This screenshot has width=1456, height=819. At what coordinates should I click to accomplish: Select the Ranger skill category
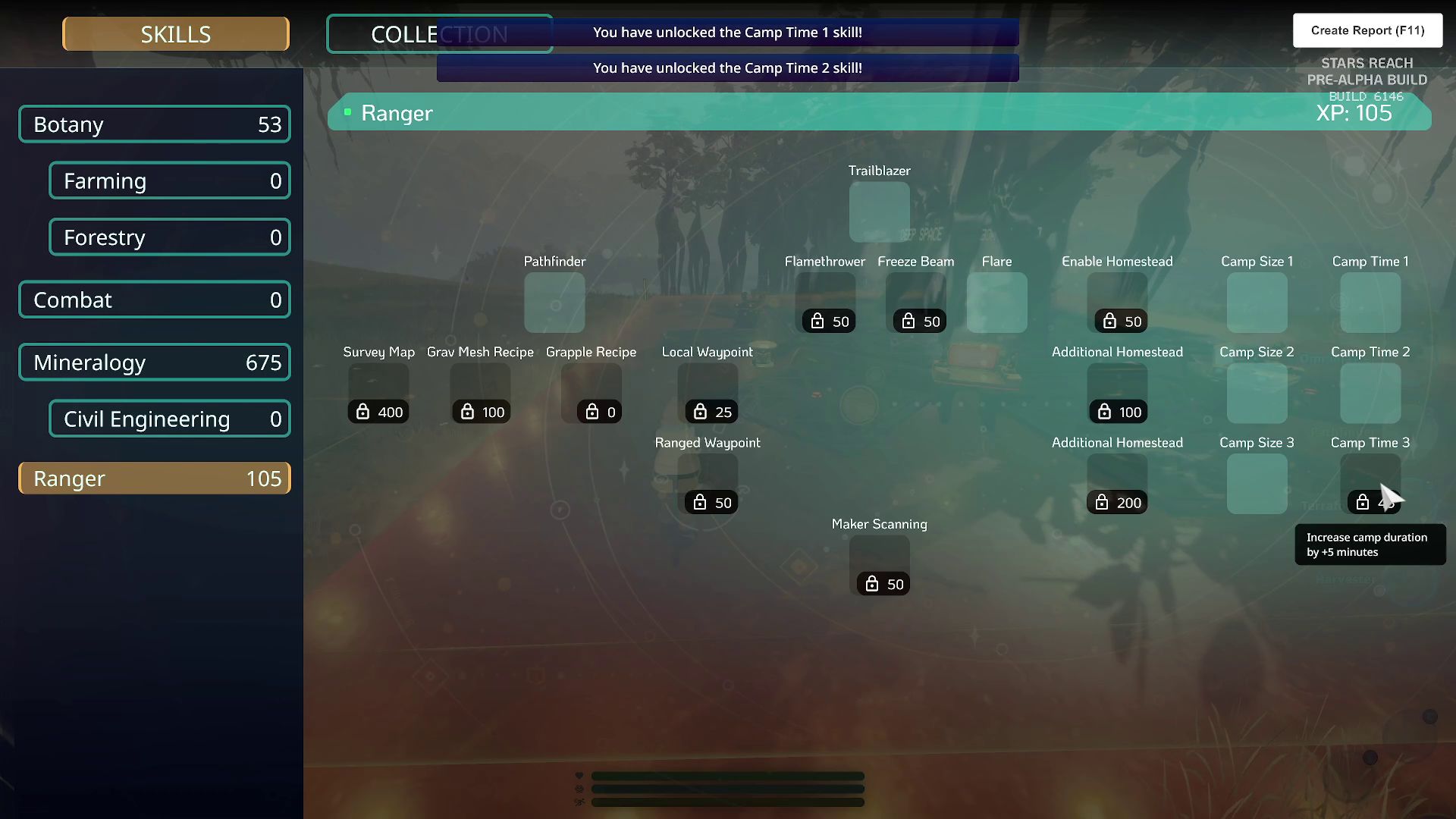tap(155, 479)
